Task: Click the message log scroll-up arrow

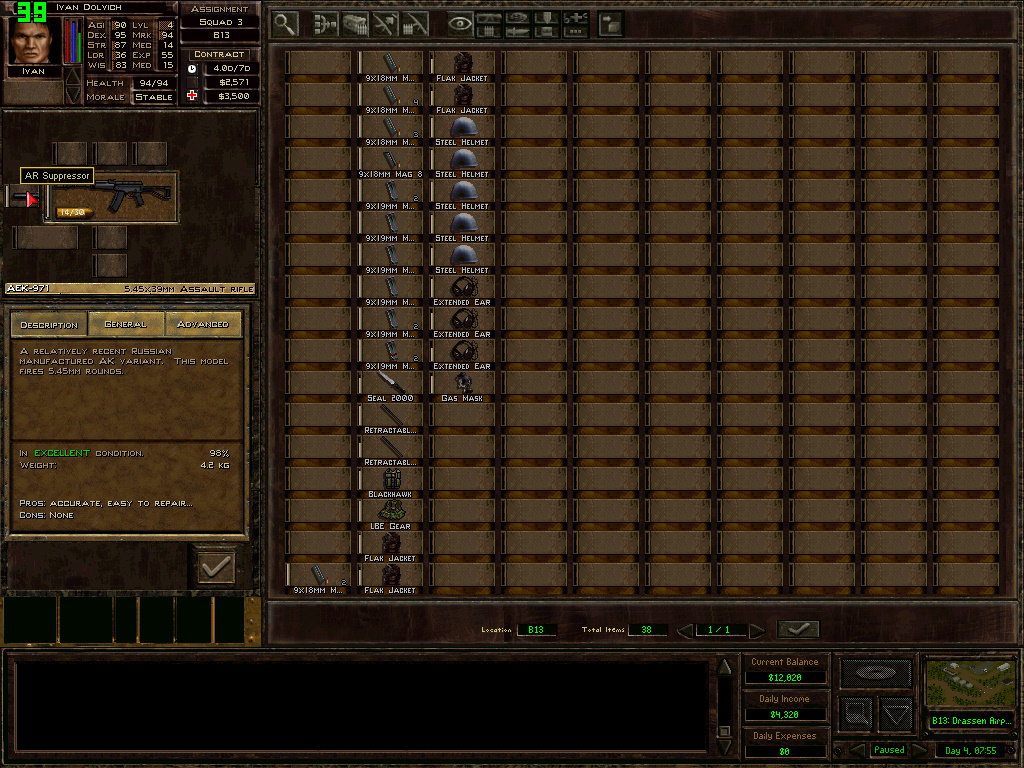Action: pos(725,667)
